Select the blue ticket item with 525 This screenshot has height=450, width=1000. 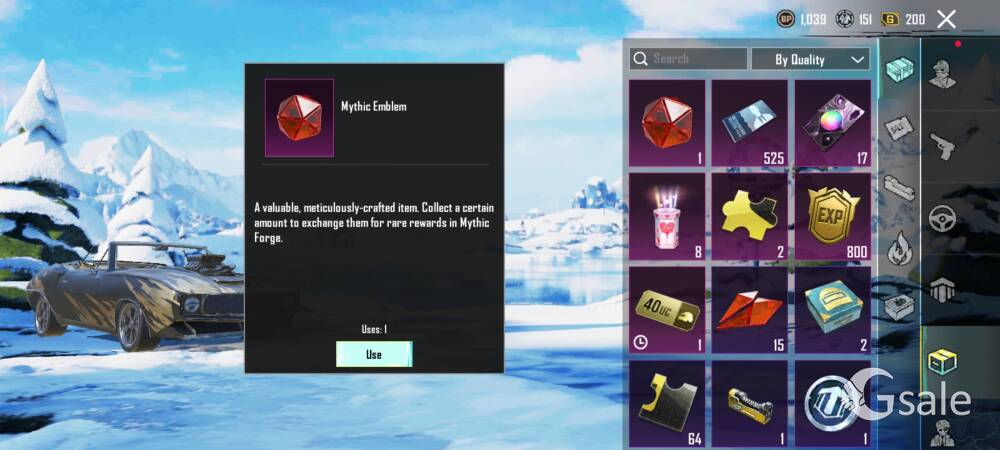point(750,123)
